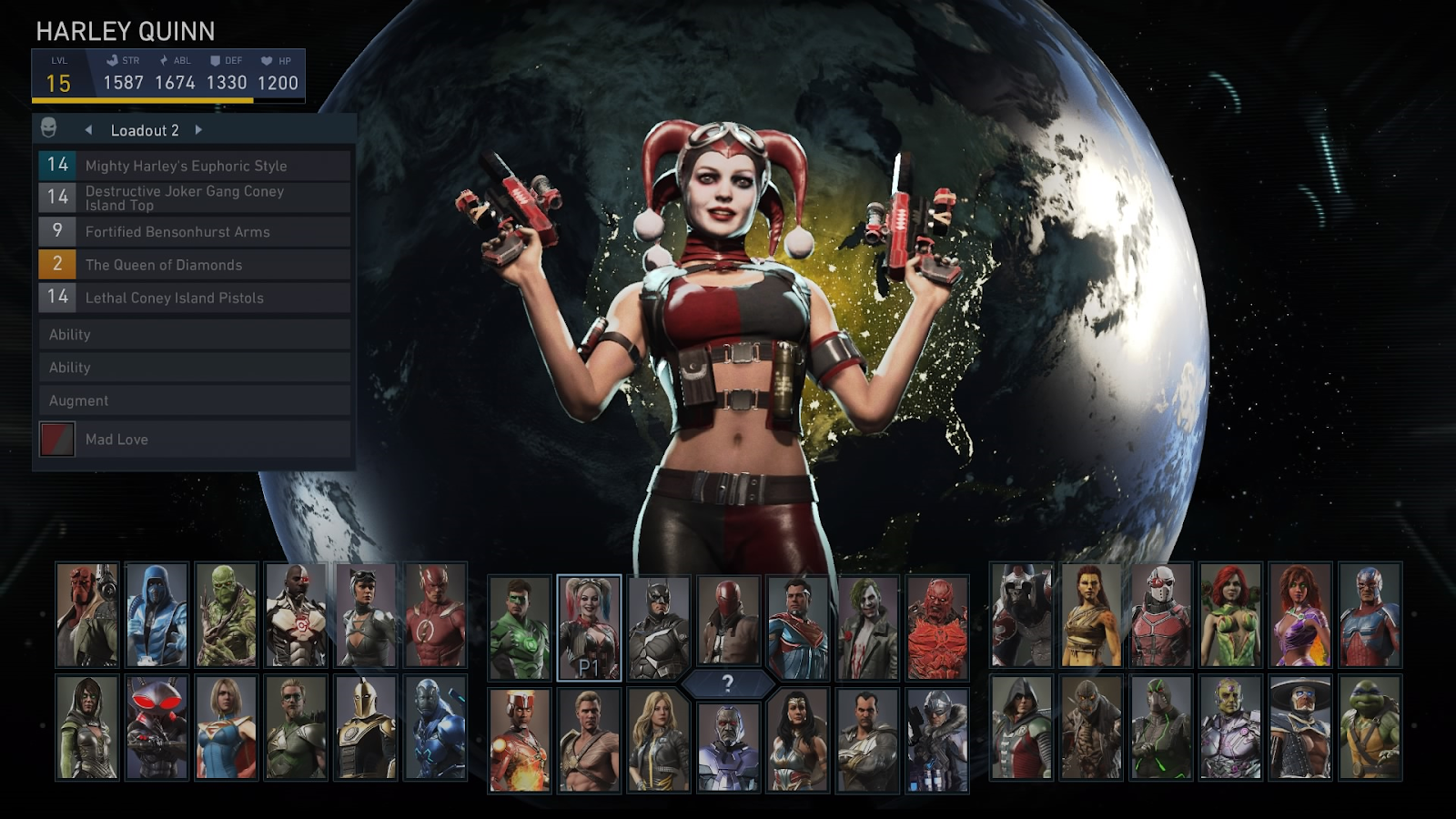Open the Augment slot

(x=194, y=400)
